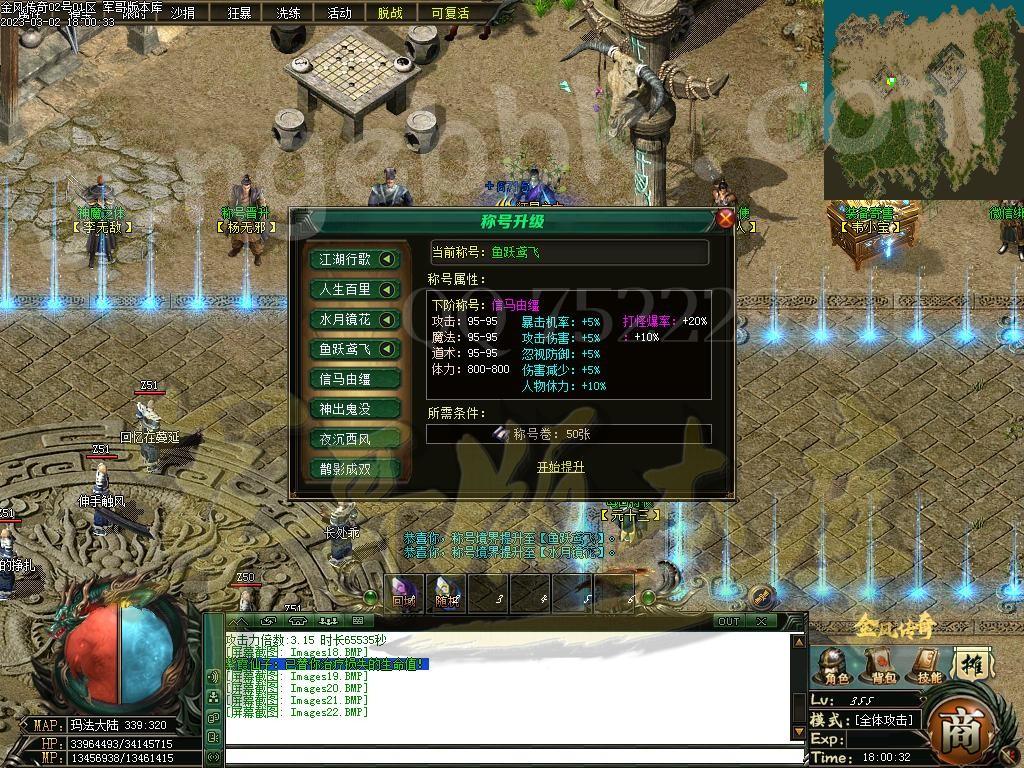Image resolution: width=1024 pixels, height=768 pixels.
Task: Open the 活动 events menu
Action: pos(339,13)
